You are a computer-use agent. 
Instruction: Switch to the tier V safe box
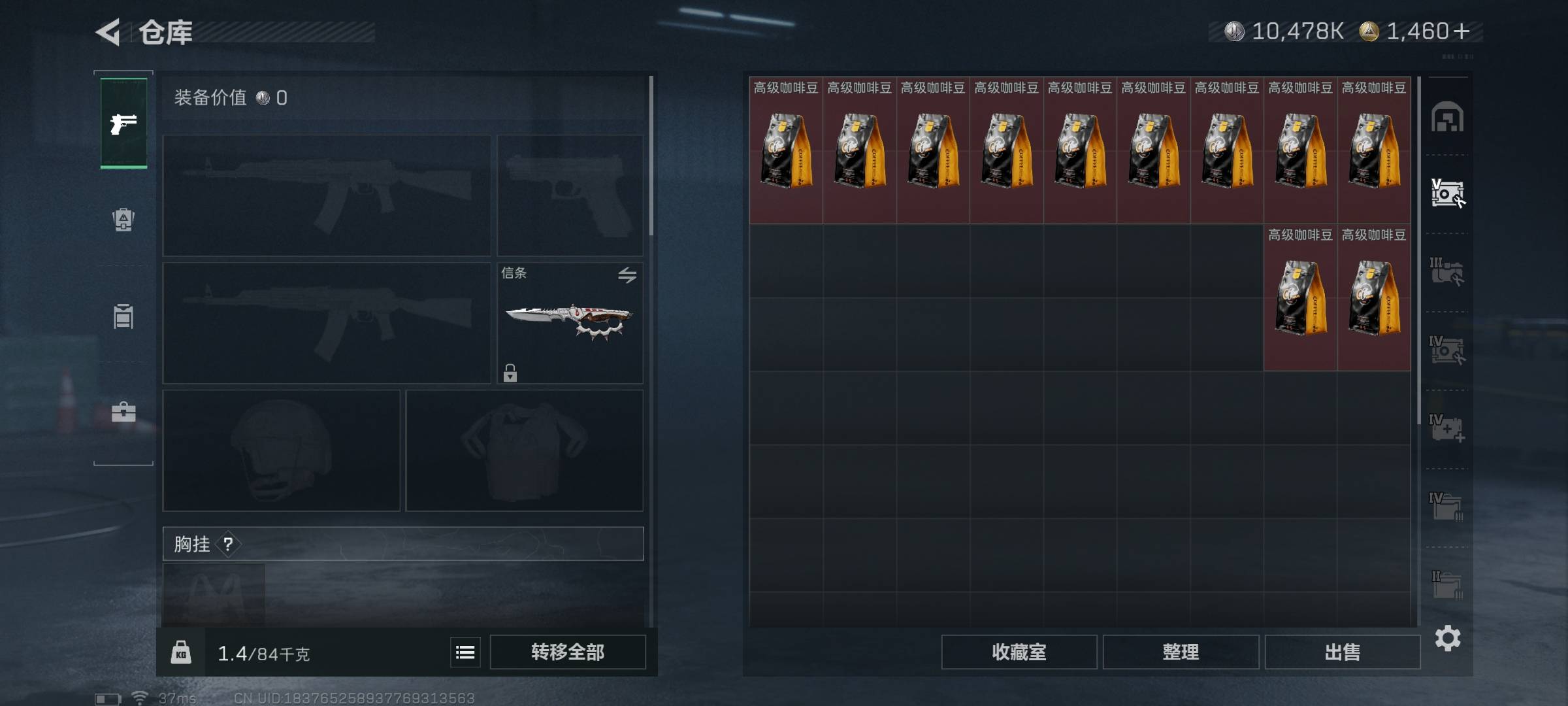(x=1447, y=193)
